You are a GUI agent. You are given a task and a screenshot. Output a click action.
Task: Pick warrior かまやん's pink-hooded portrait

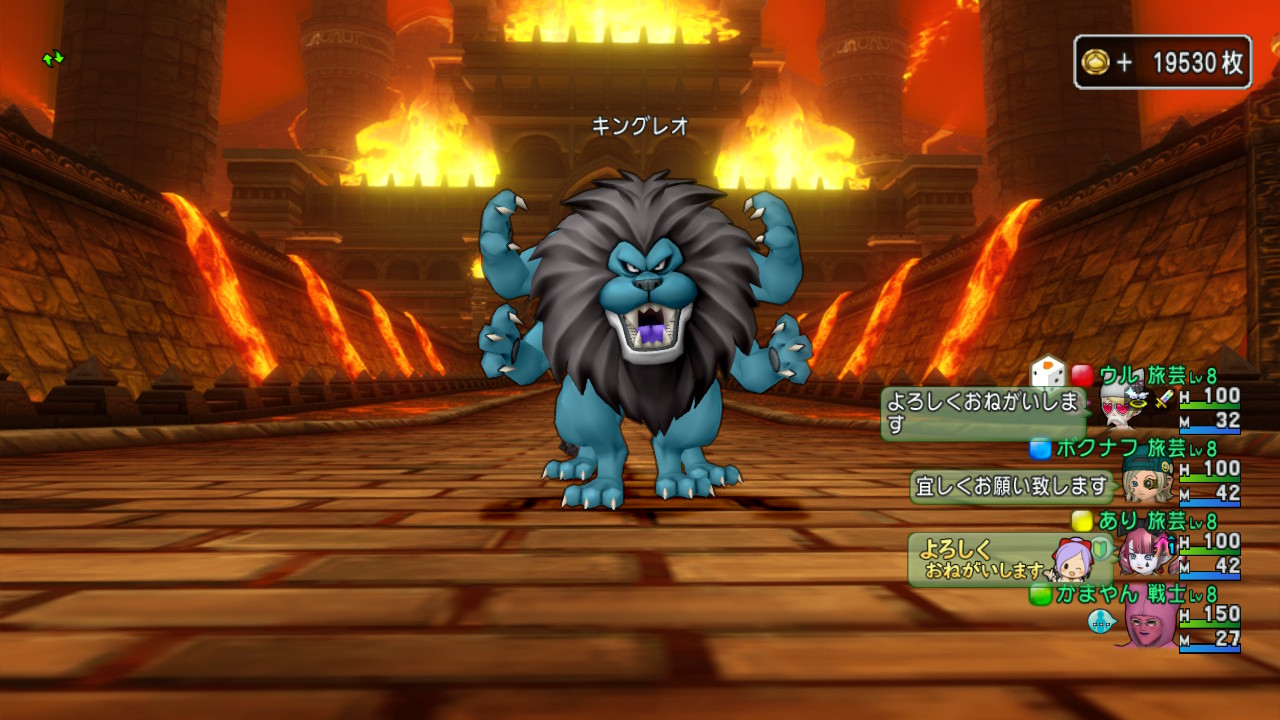tap(1148, 624)
